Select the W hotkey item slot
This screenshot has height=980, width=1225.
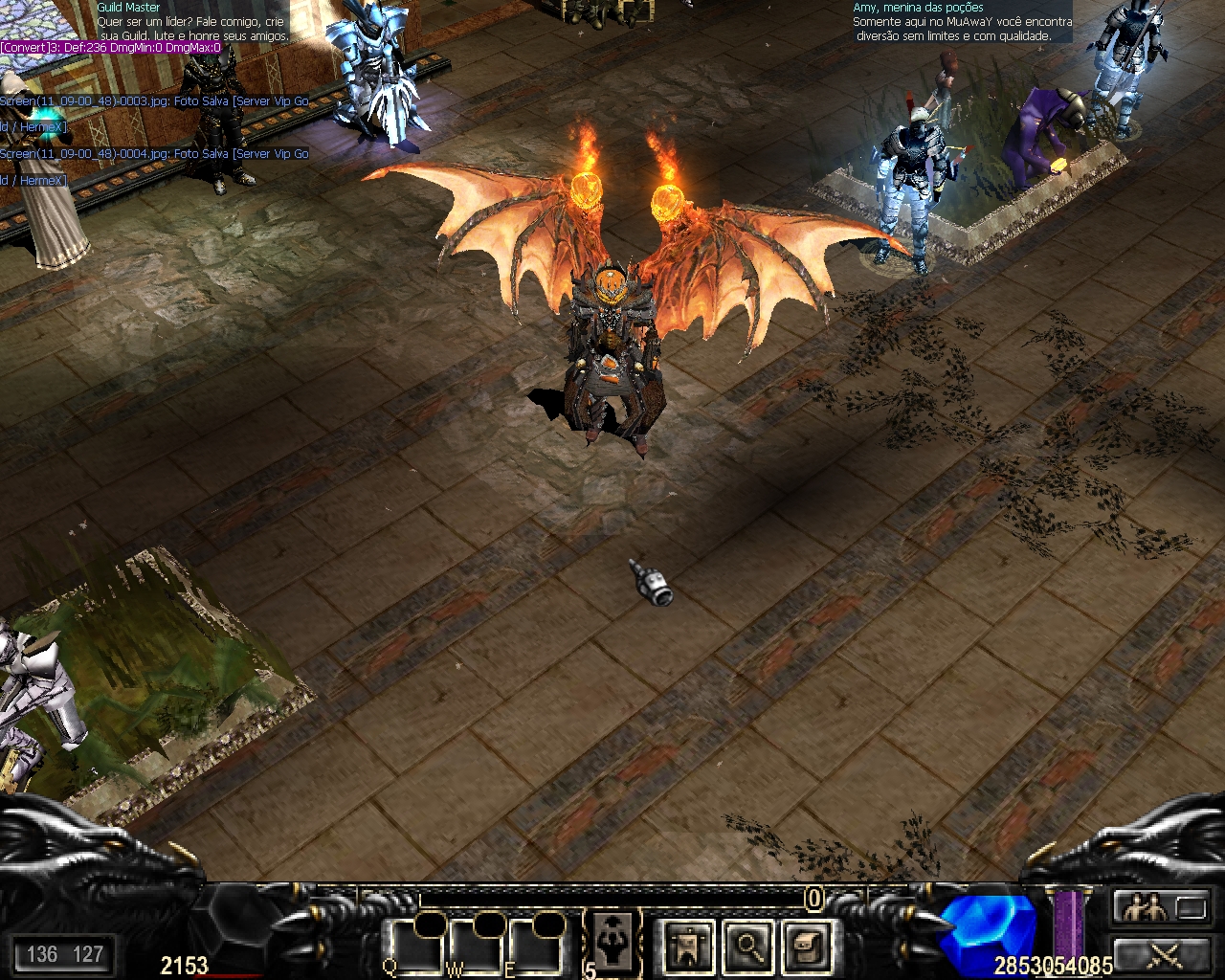[476, 946]
